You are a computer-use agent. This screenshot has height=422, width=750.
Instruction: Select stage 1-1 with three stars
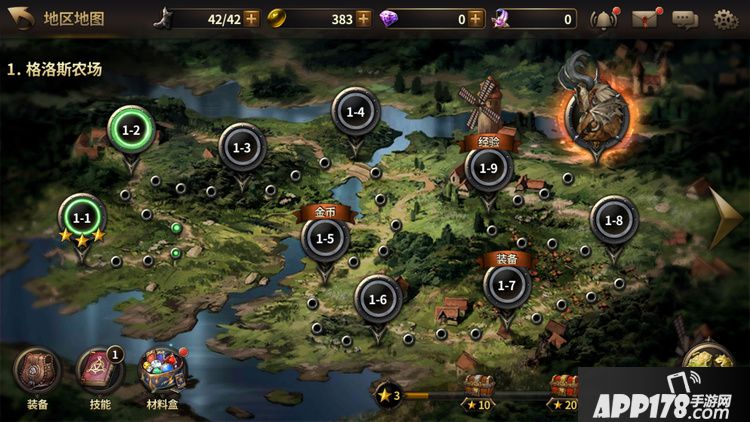pyautogui.click(x=82, y=218)
